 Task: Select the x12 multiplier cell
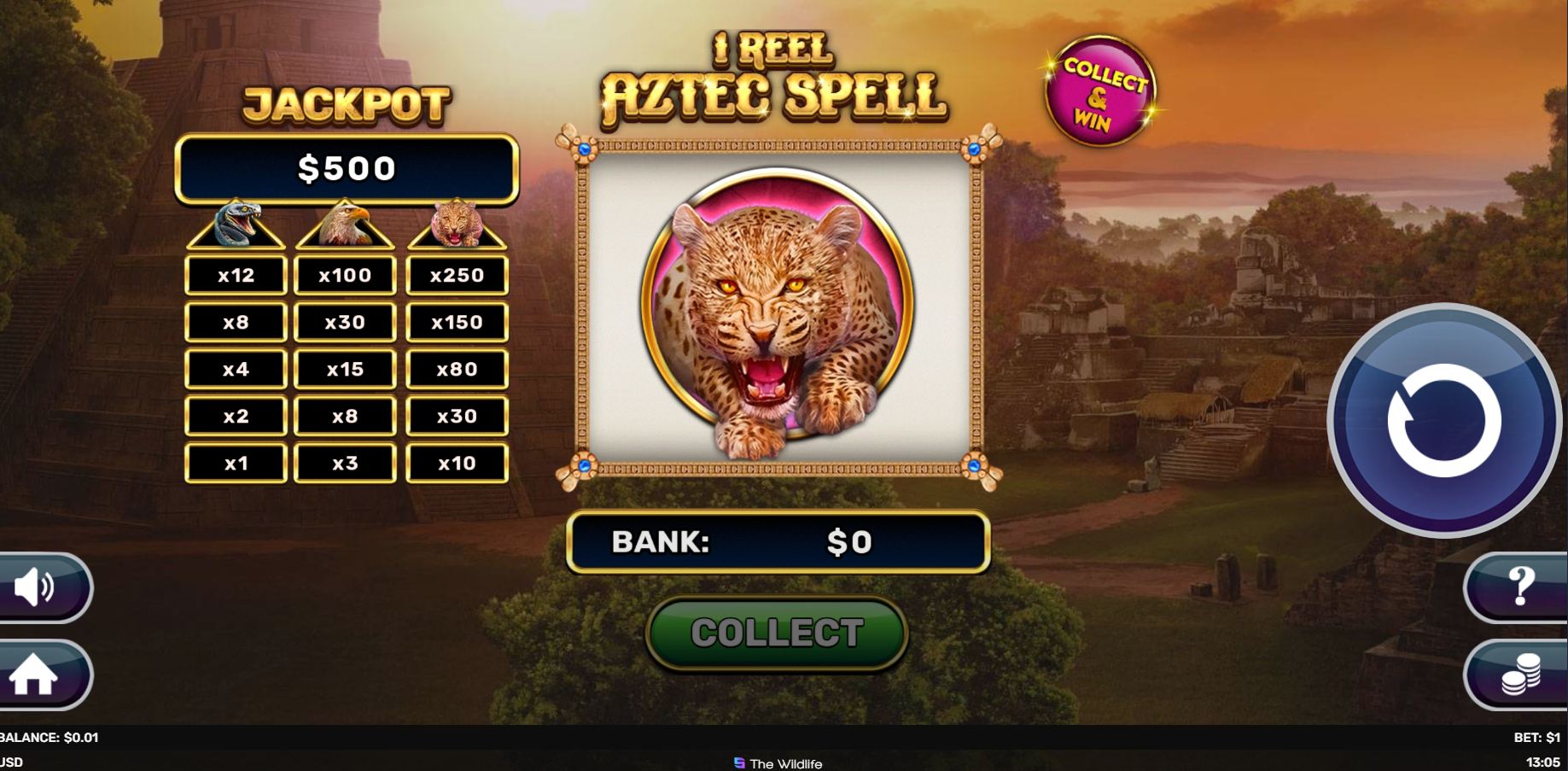point(236,275)
